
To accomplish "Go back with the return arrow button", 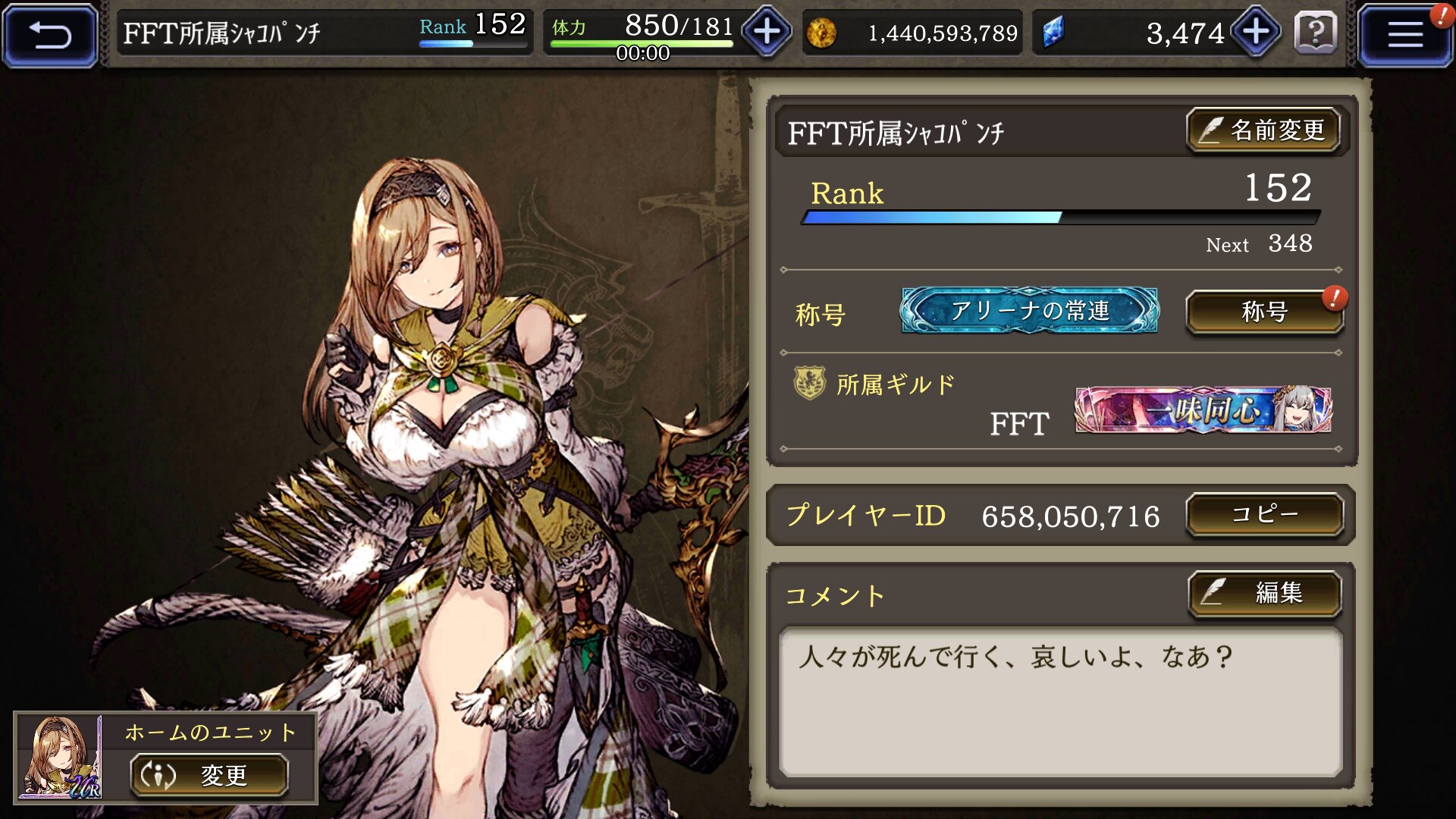I will 50,35.
